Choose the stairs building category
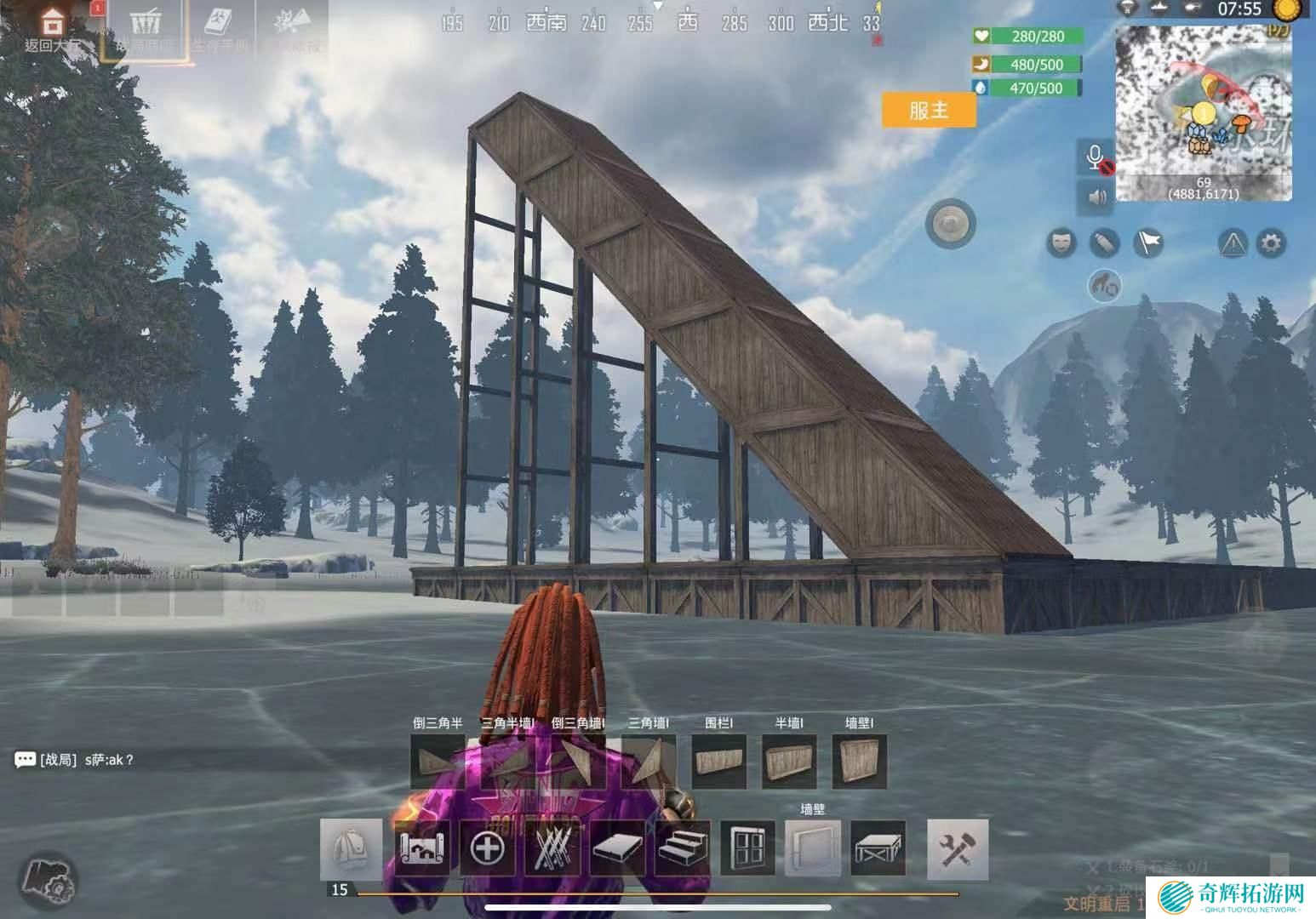 tap(683, 848)
